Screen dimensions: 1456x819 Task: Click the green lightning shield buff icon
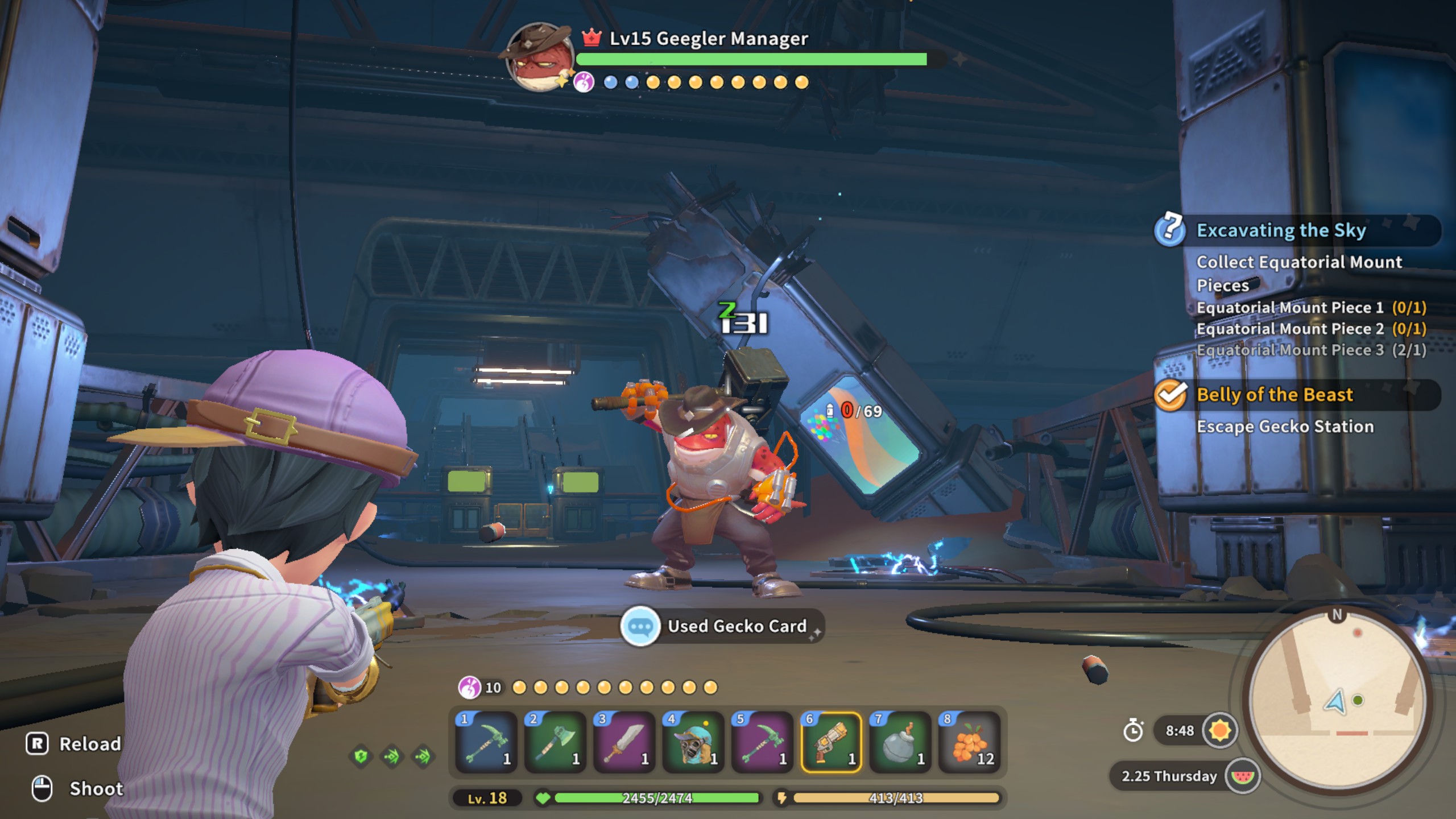(361, 756)
